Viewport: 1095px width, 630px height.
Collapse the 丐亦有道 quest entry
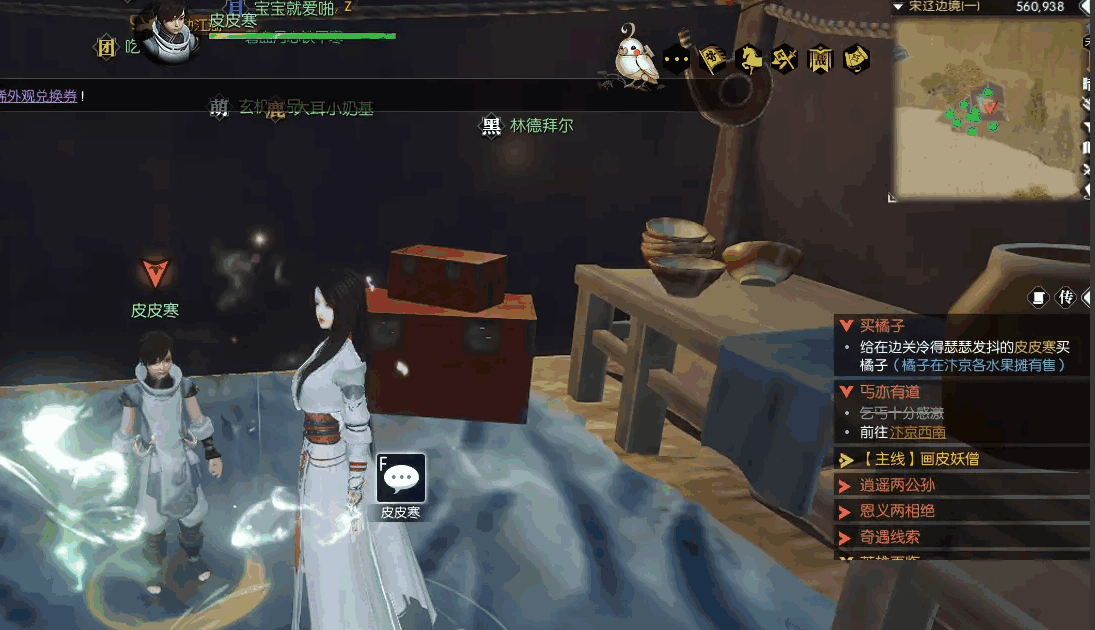[846, 392]
